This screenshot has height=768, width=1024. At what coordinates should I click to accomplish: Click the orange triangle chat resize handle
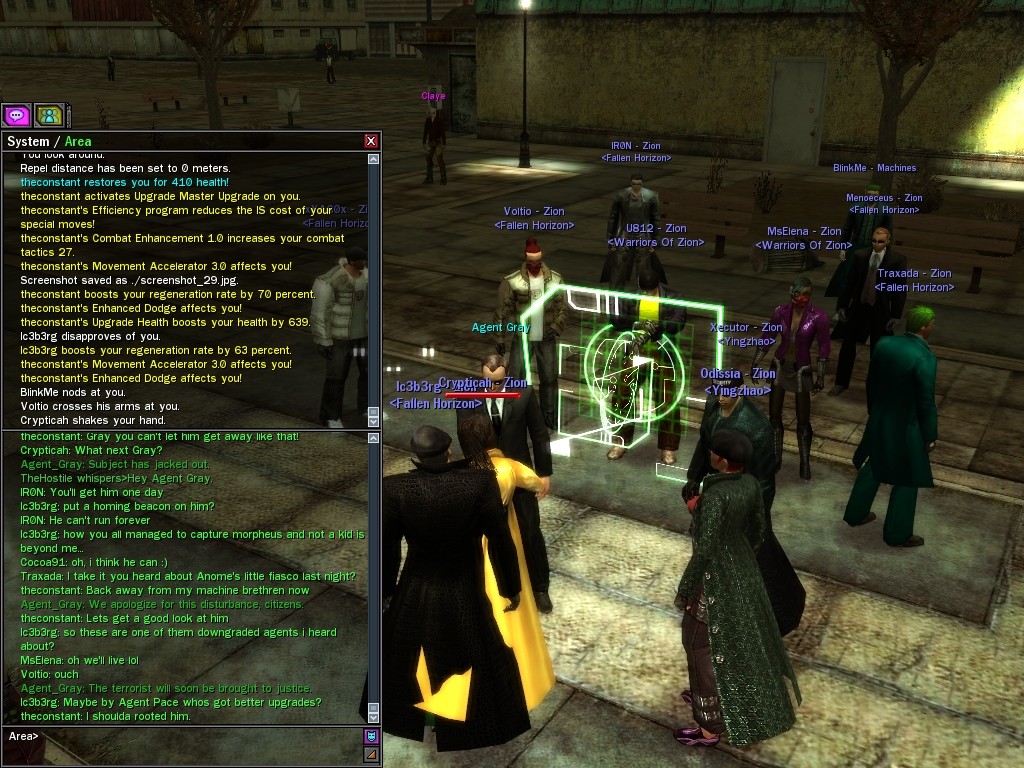click(x=371, y=754)
